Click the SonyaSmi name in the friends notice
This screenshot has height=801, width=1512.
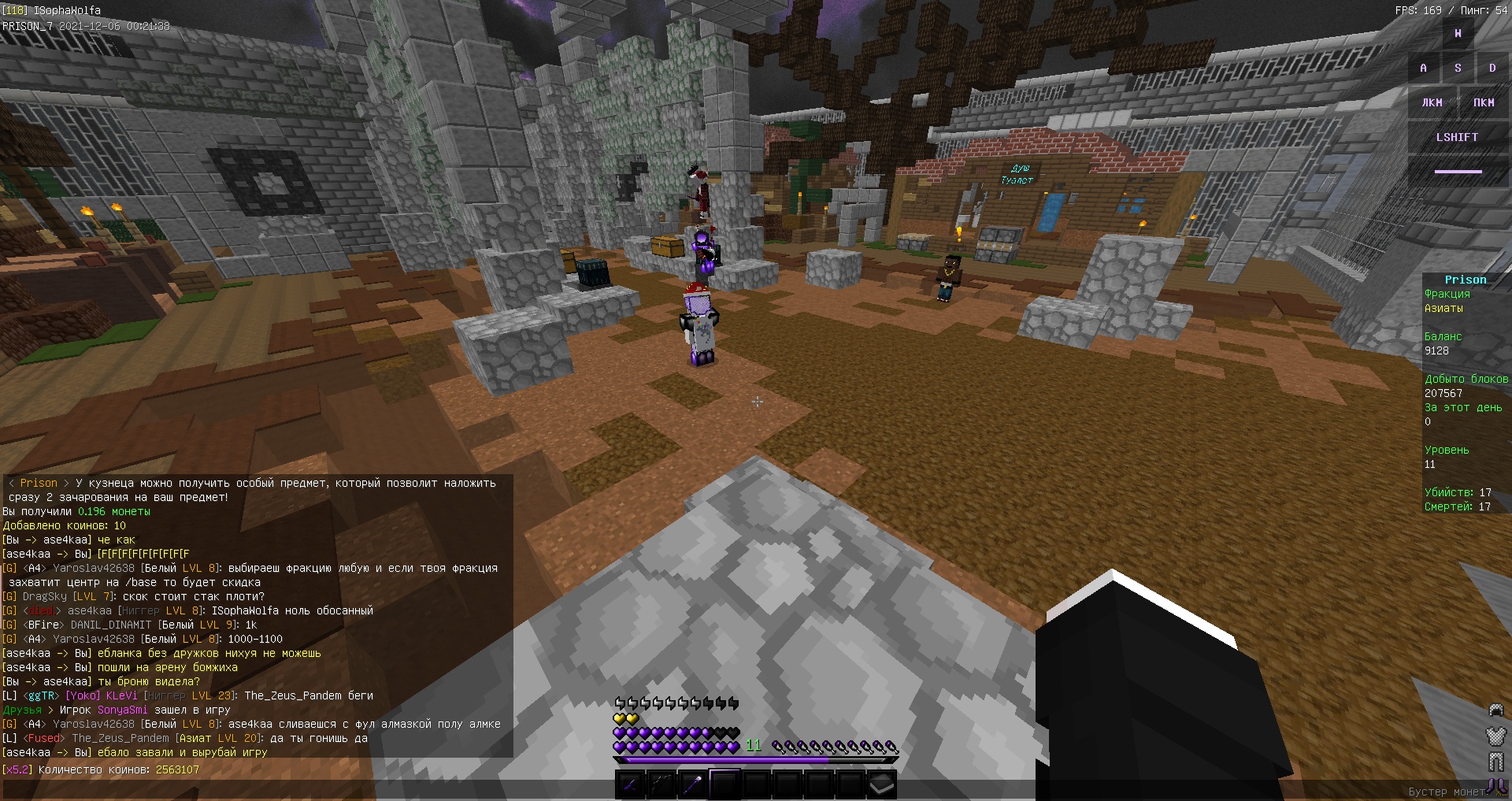tap(122, 710)
